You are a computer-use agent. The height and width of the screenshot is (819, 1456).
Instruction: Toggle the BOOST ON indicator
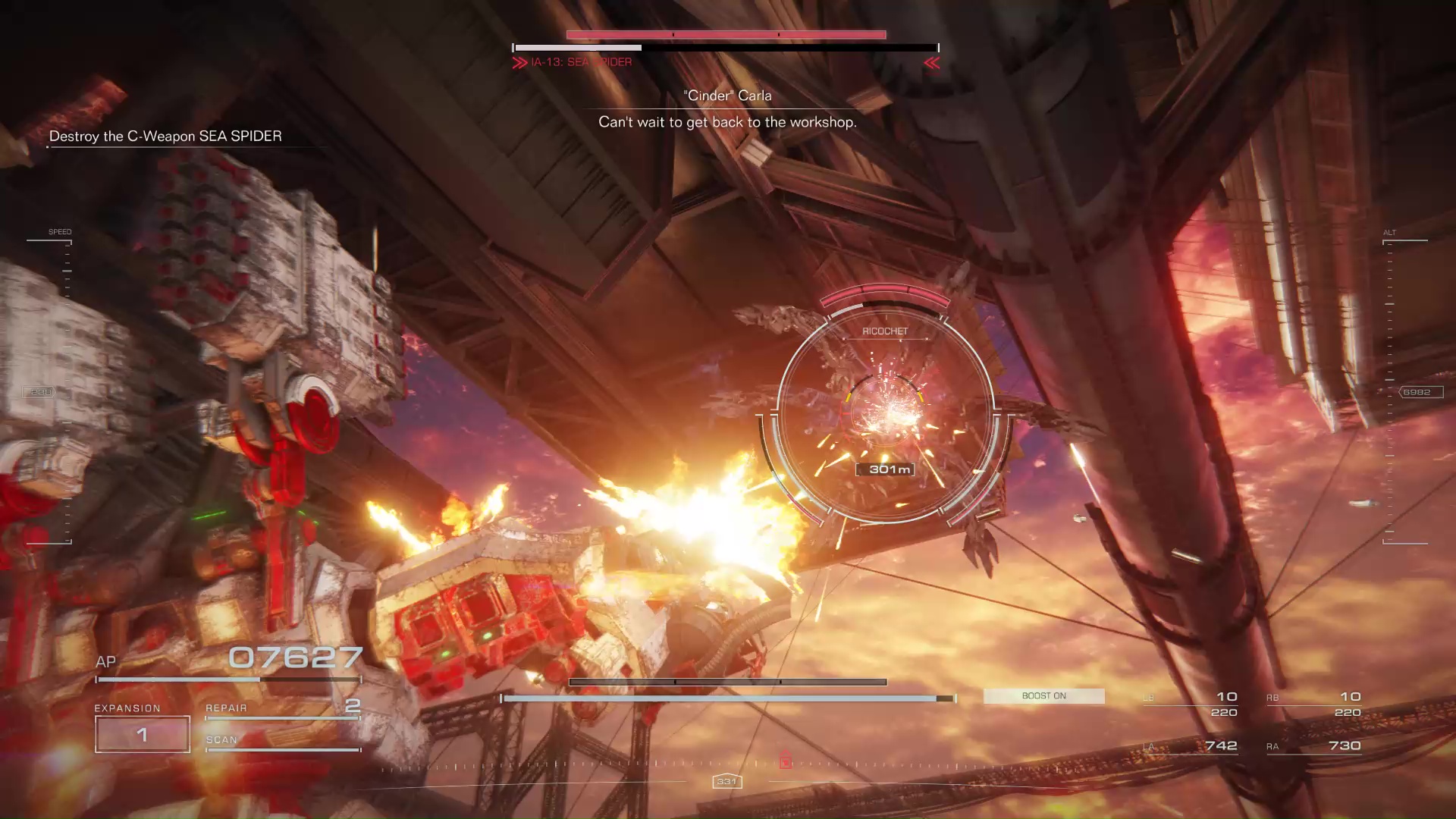tap(1043, 696)
